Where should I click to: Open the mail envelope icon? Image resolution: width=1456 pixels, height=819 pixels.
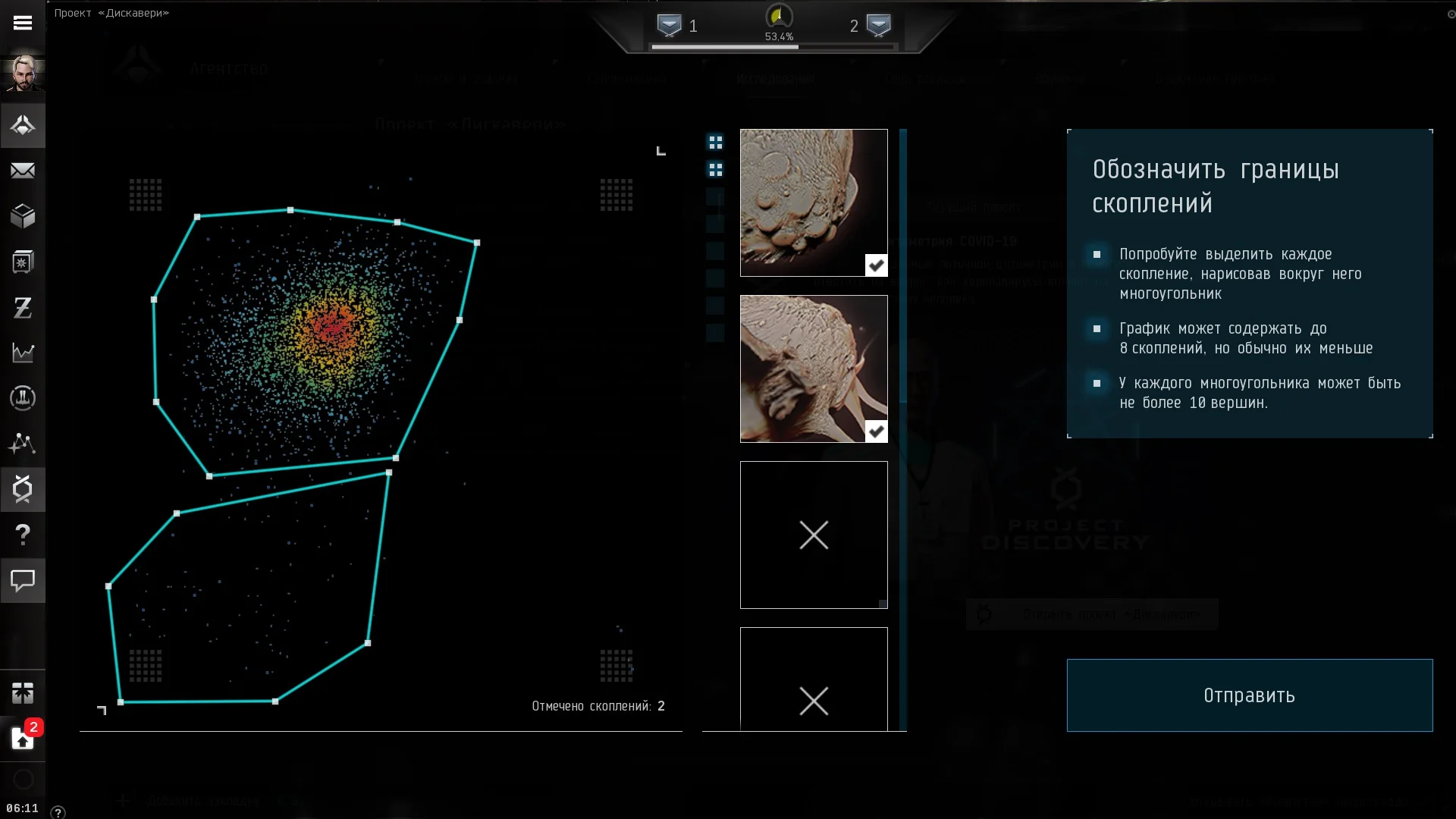coord(23,171)
